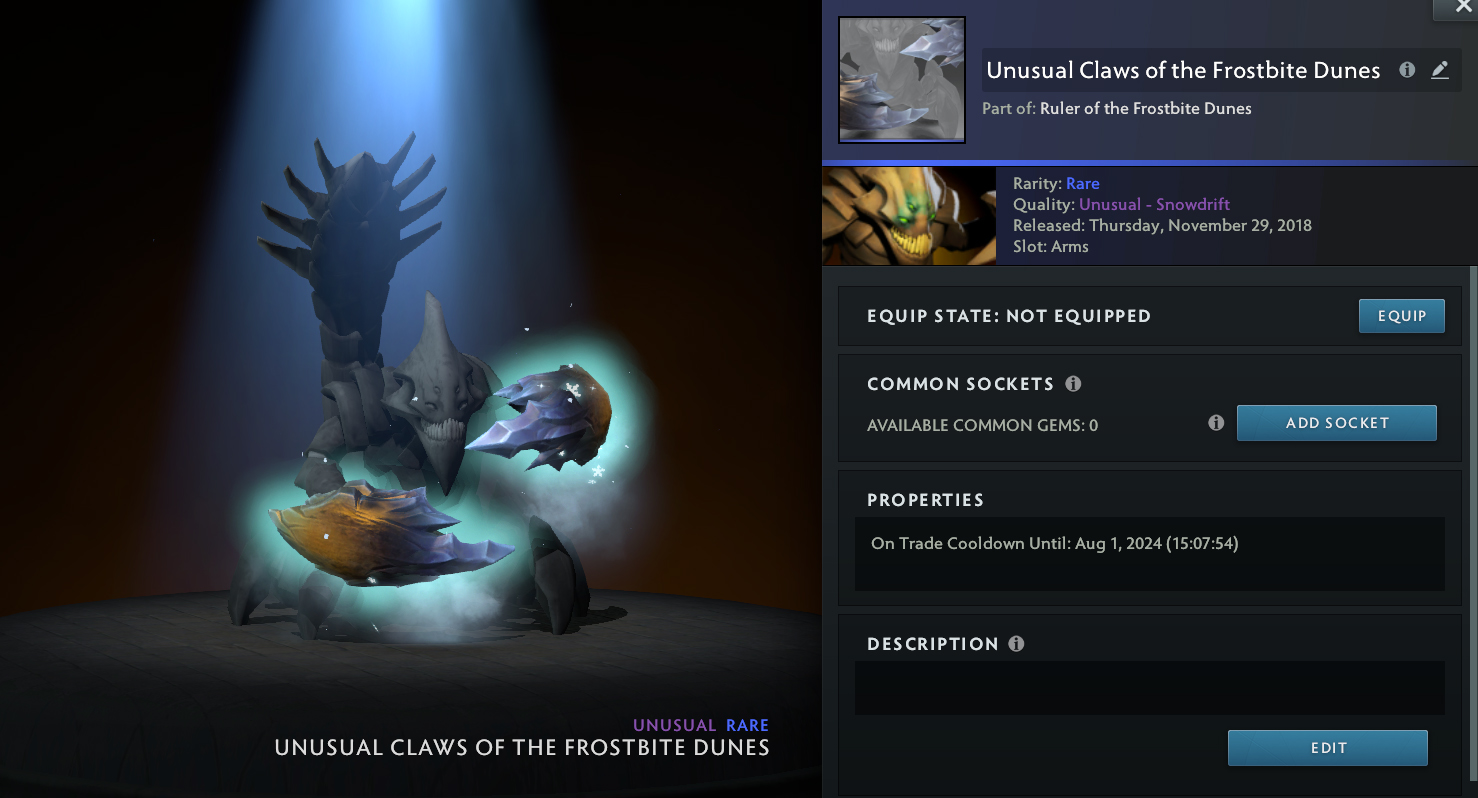Rename item using the pencil icon
Screen dimensions: 1478x798
point(1439,70)
